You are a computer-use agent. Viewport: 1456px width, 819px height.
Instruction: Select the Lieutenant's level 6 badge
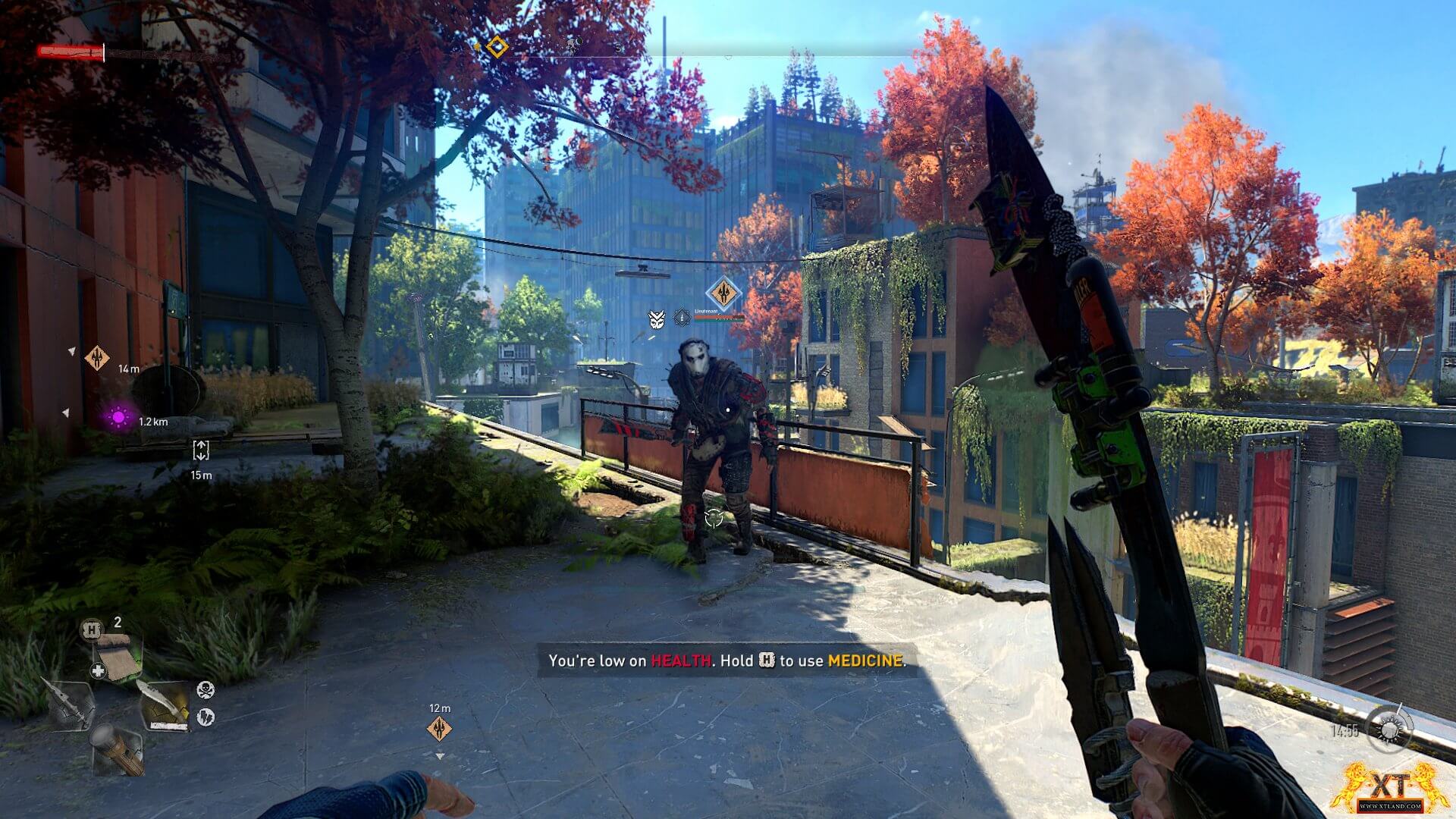682,318
